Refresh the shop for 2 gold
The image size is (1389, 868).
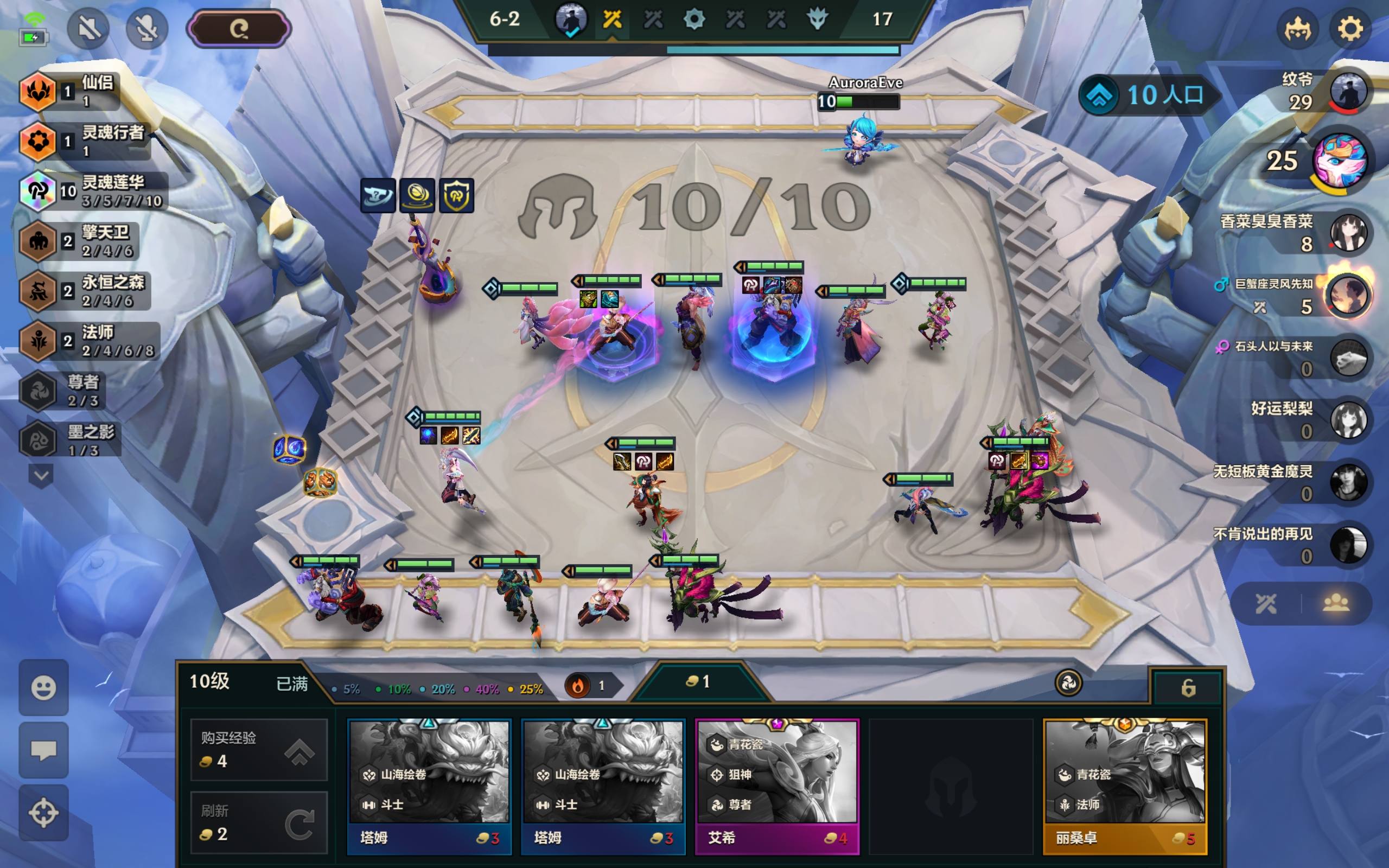(258, 822)
